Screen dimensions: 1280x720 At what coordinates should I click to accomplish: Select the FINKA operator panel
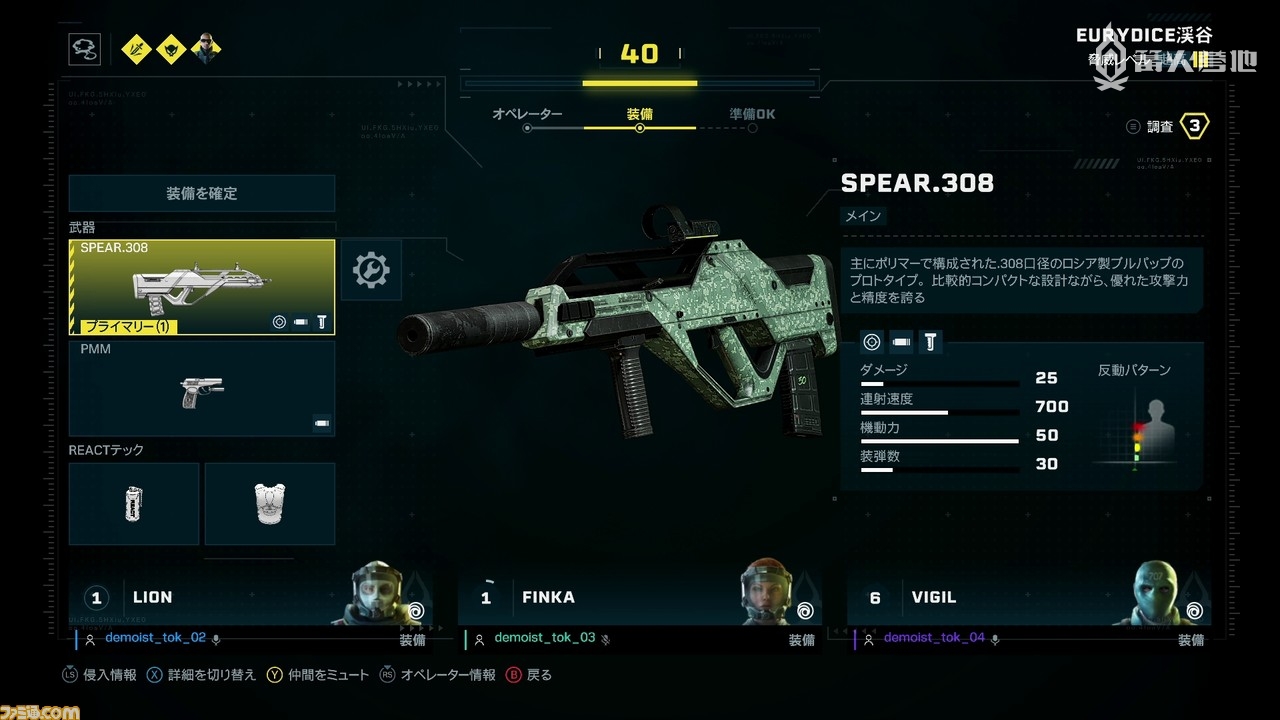point(640,597)
